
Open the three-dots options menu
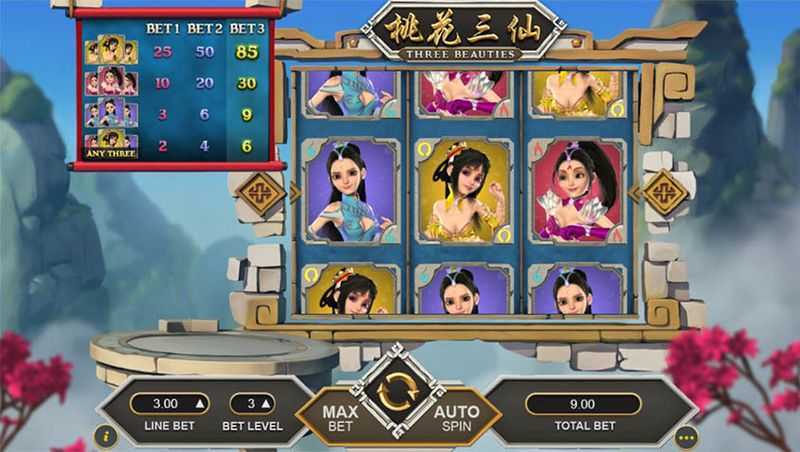pyautogui.click(x=686, y=436)
